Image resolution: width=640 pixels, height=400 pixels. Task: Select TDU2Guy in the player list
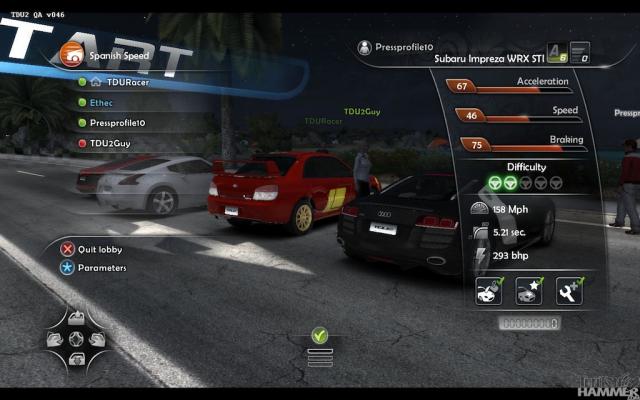pos(109,143)
